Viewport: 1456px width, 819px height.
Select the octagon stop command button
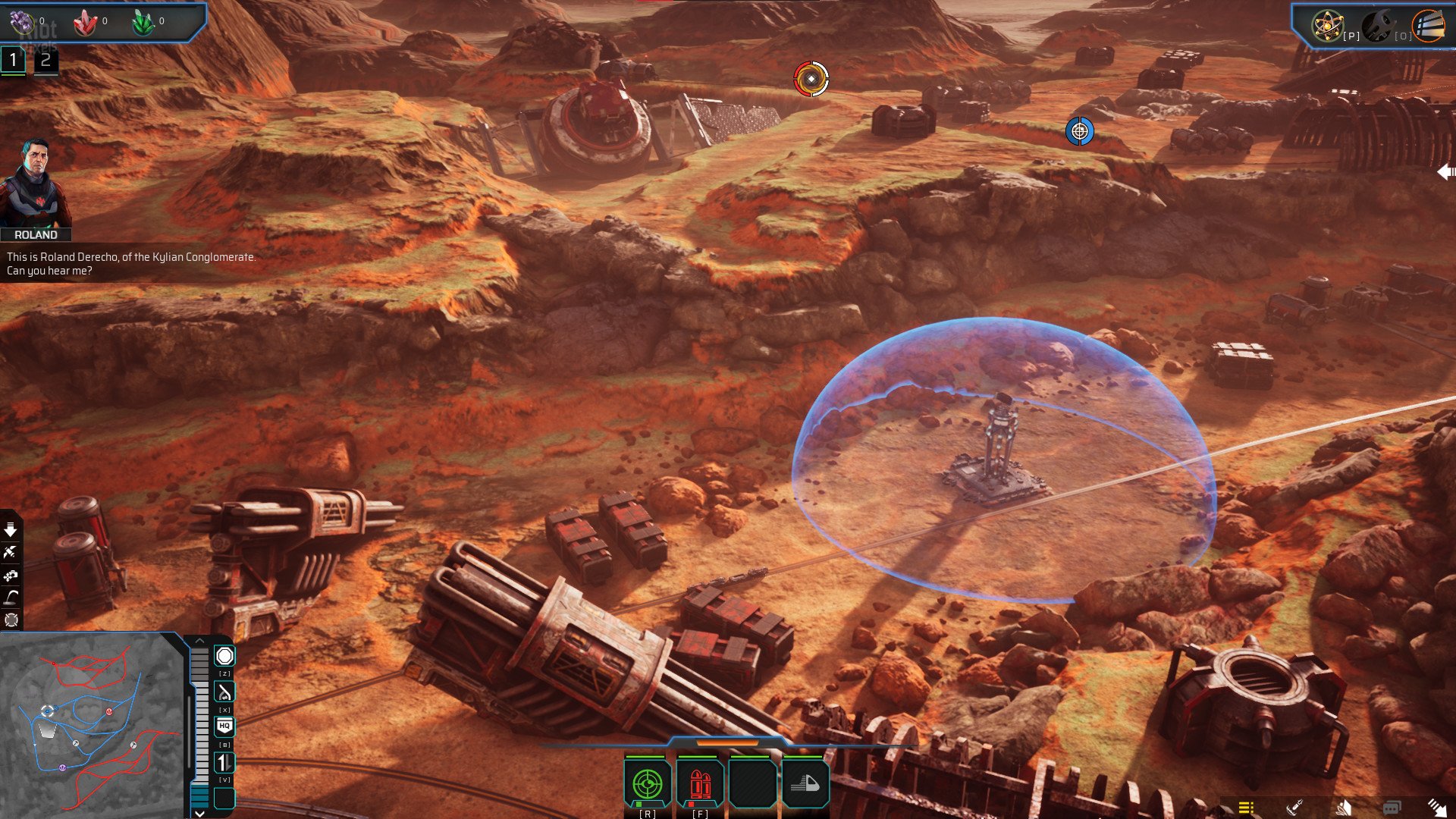224,656
